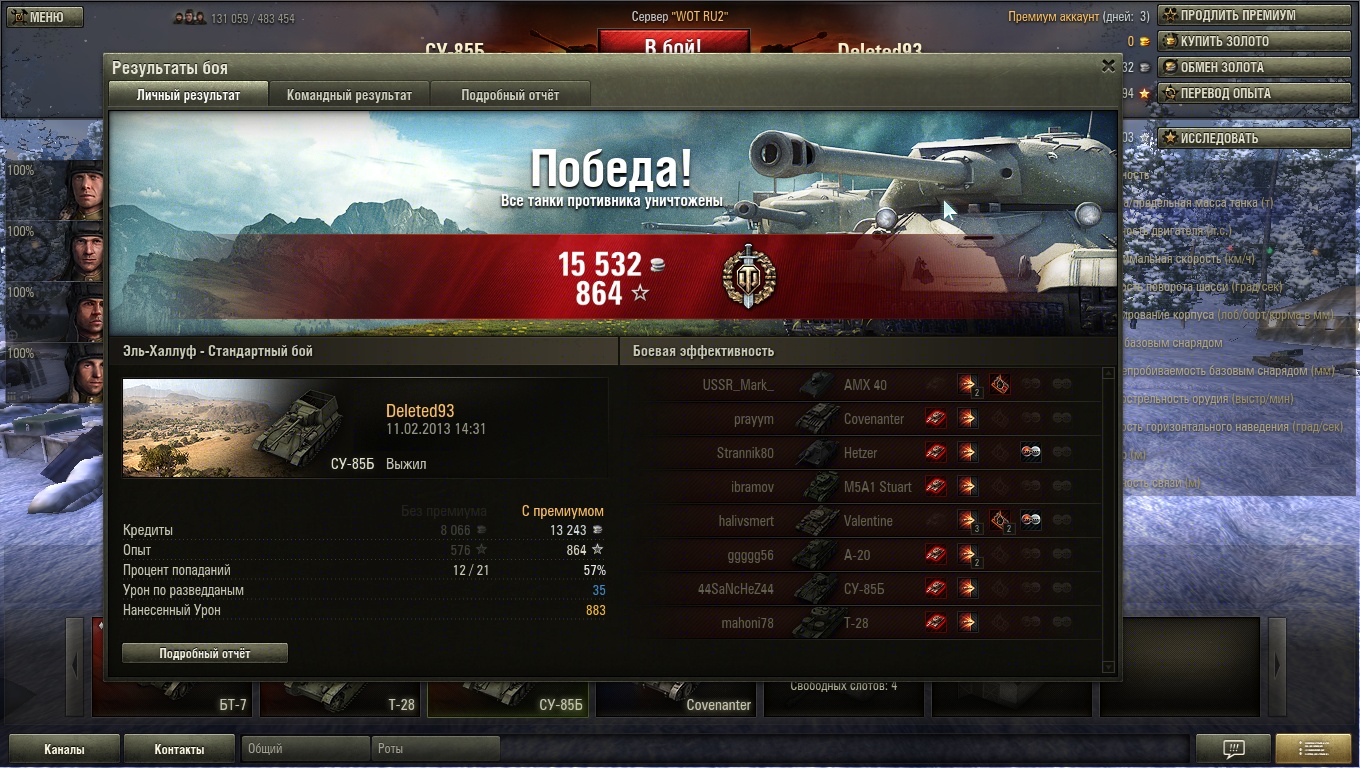1360x768 pixels.
Task: Select the Роты chat tab
Action: pos(435,749)
